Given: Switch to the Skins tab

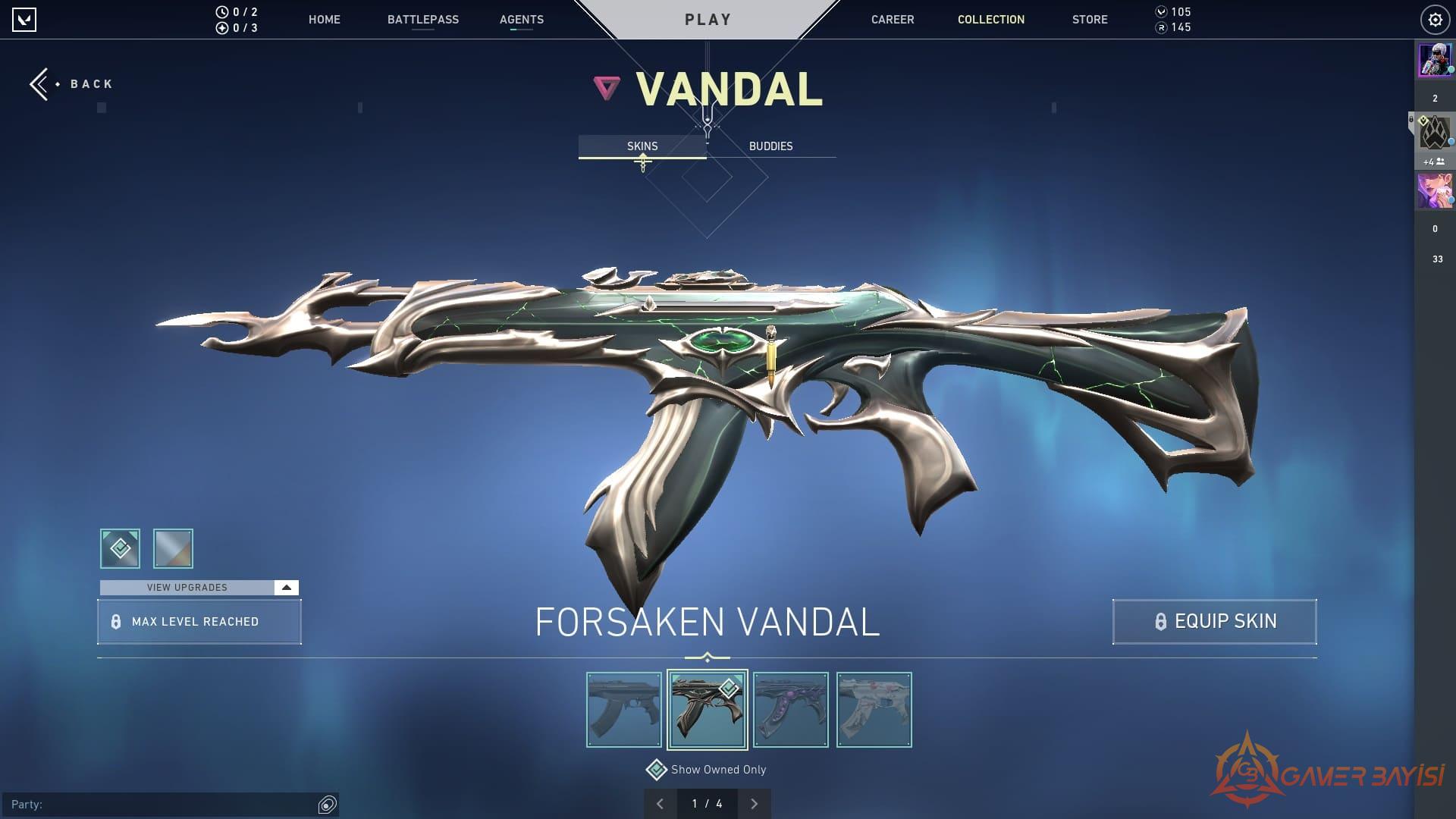Looking at the screenshot, I should tap(642, 146).
